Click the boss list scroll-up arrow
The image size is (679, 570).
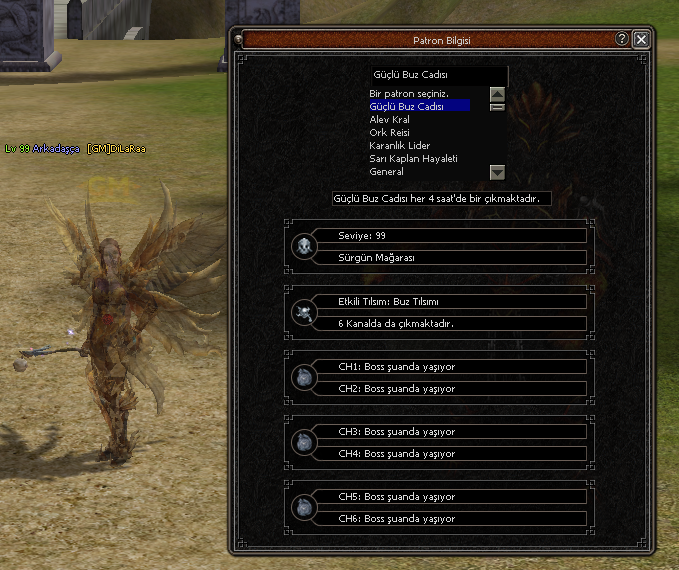(497, 94)
